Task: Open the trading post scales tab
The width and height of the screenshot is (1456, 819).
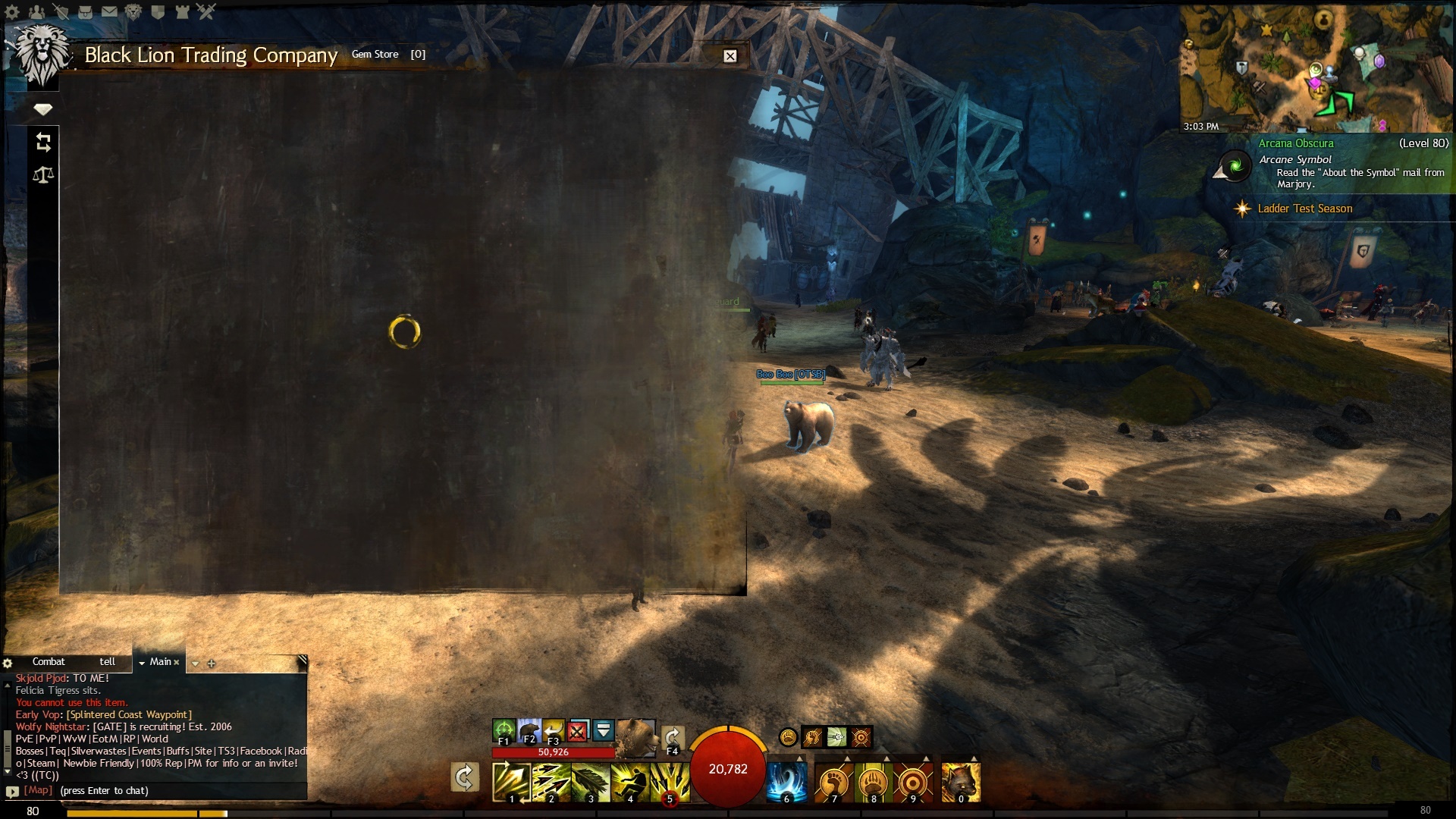Action: (x=43, y=175)
